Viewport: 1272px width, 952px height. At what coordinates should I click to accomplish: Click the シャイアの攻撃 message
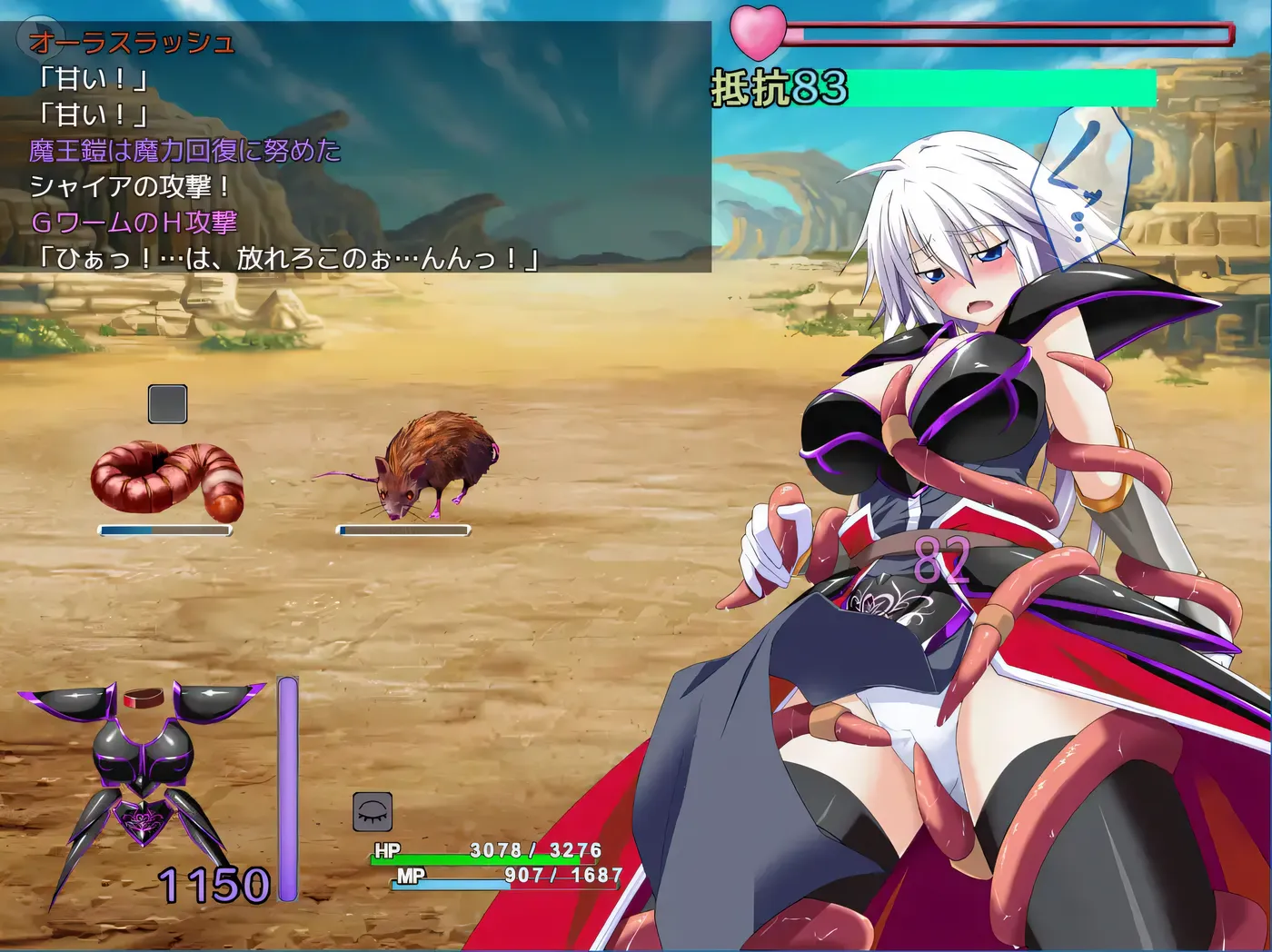click(x=132, y=188)
